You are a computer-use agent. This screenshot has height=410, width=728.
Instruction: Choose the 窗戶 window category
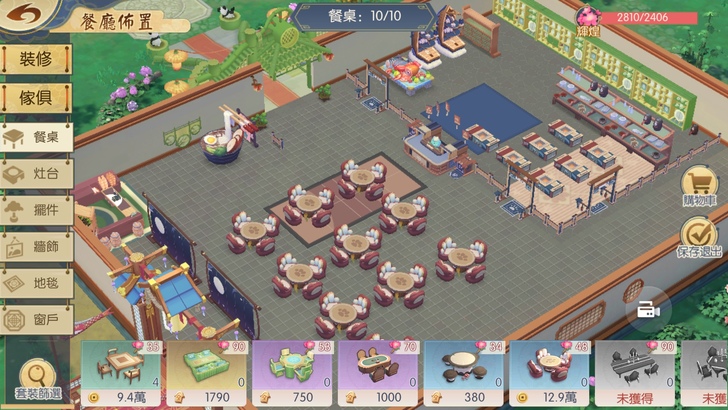coord(36,320)
